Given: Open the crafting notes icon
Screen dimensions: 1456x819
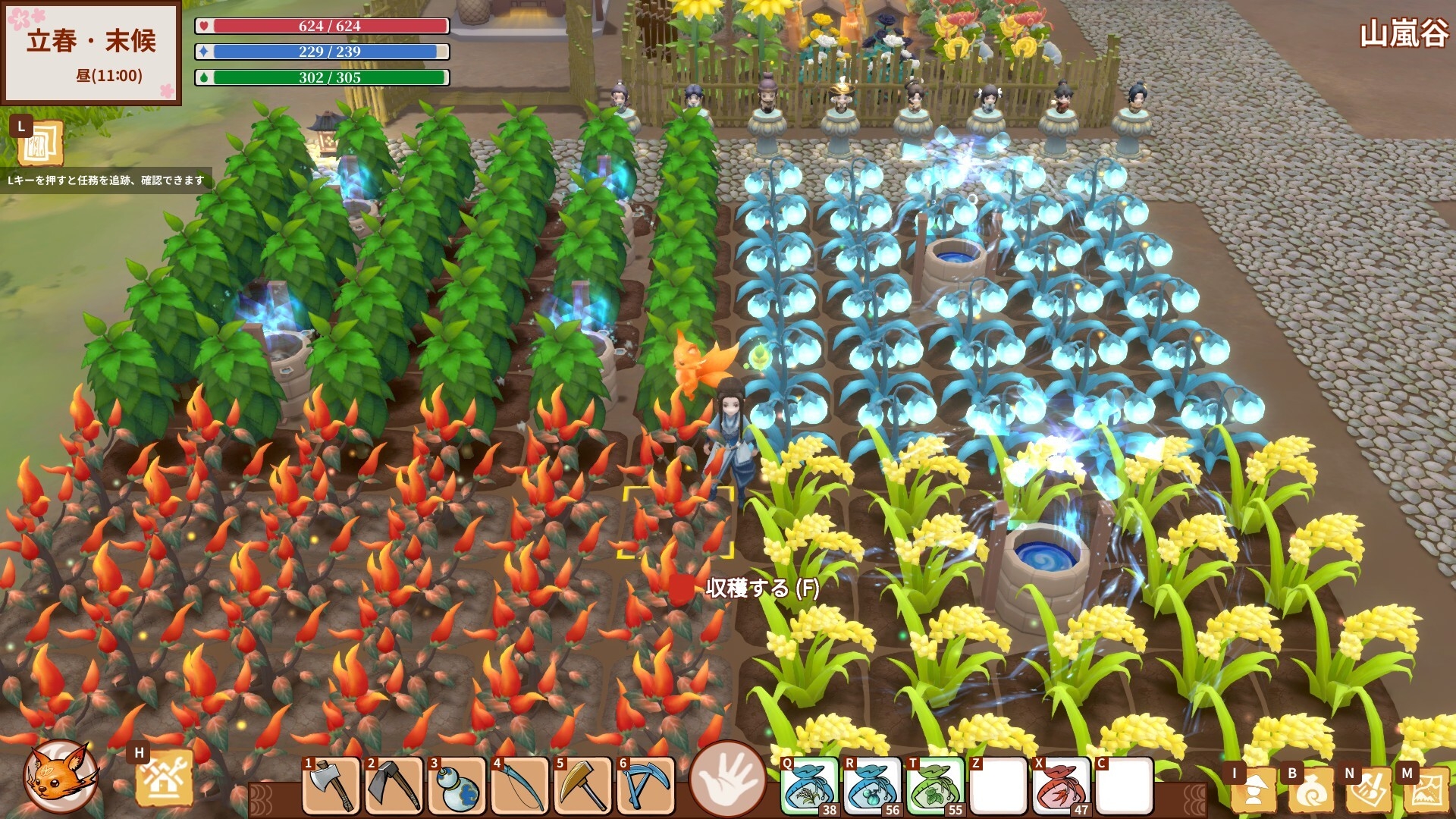Looking at the screenshot, I should 1369,790.
